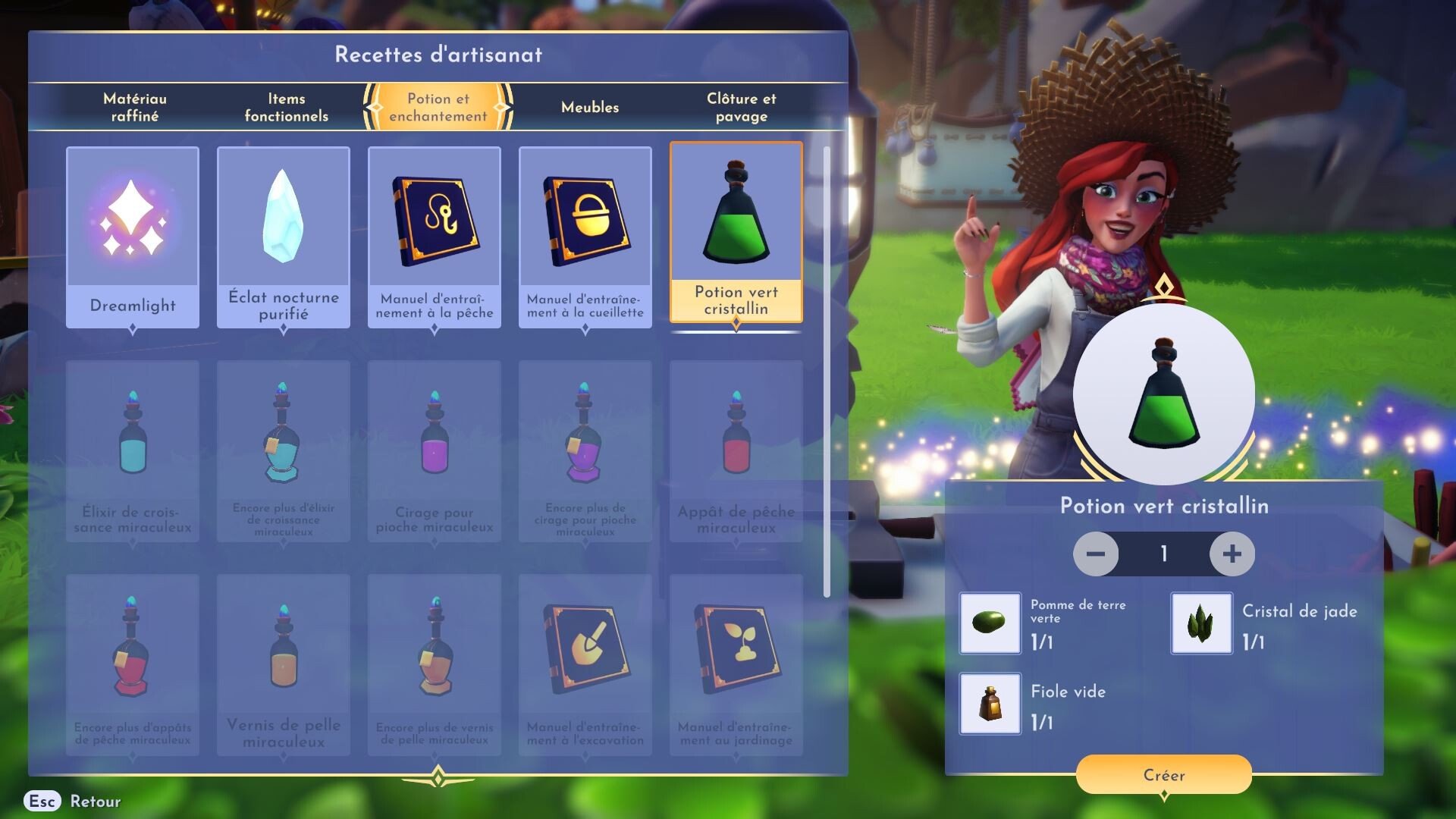The width and height of the screenshot is (1456, 819).
Task: Click the Fiole vide ingredient icon
Action: coord(990,704)
